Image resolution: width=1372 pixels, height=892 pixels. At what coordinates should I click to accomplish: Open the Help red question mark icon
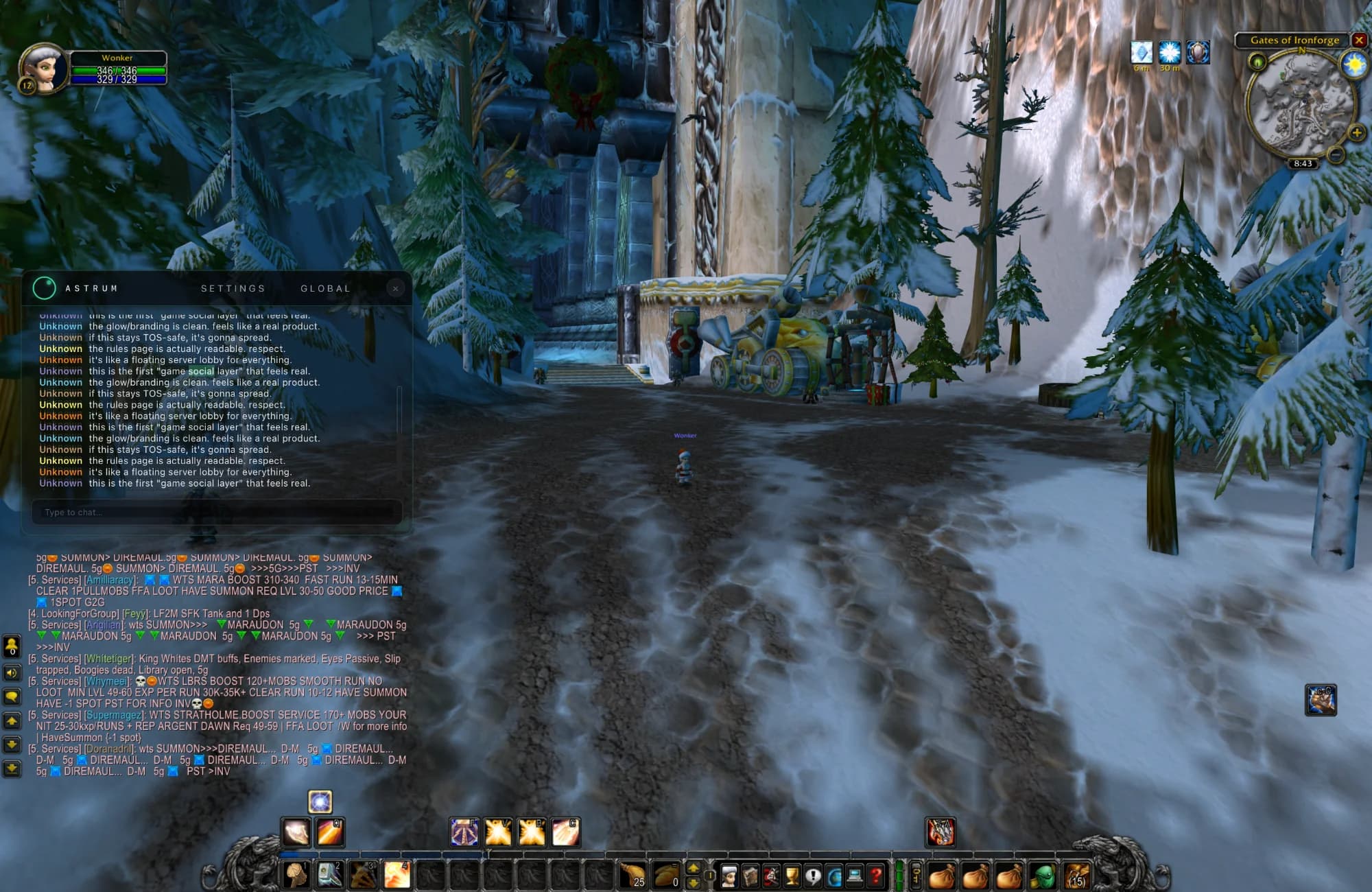click(875, 874)
